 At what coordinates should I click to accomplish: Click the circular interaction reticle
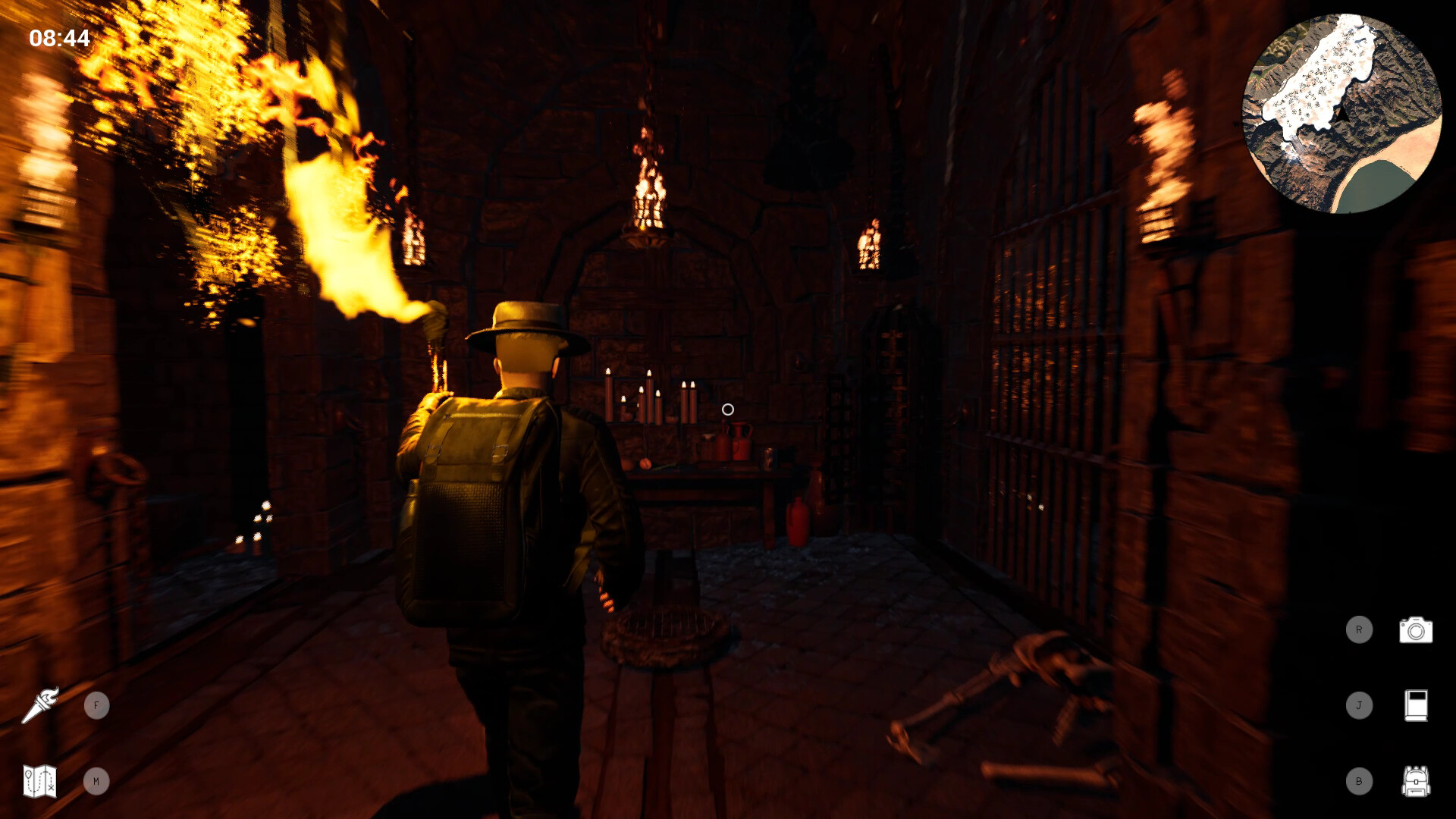pos(729,410)
